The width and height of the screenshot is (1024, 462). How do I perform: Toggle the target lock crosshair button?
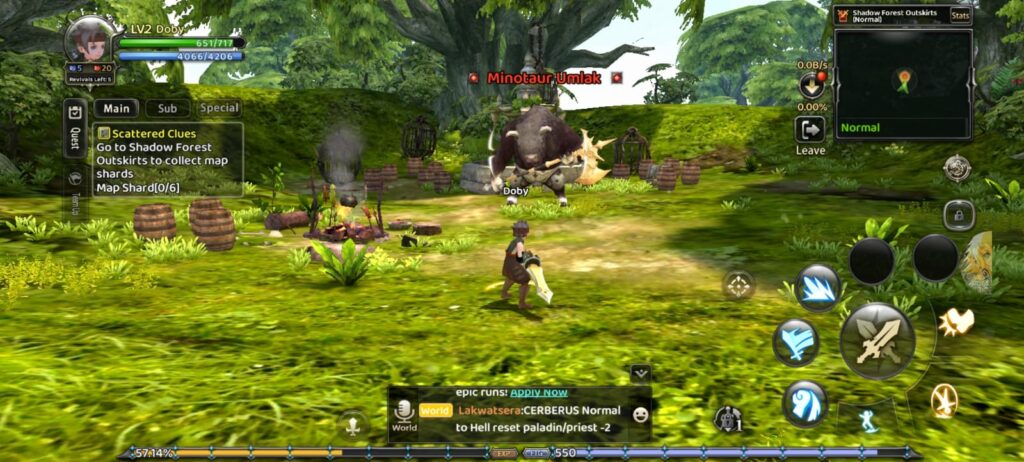tap(739, 285)
